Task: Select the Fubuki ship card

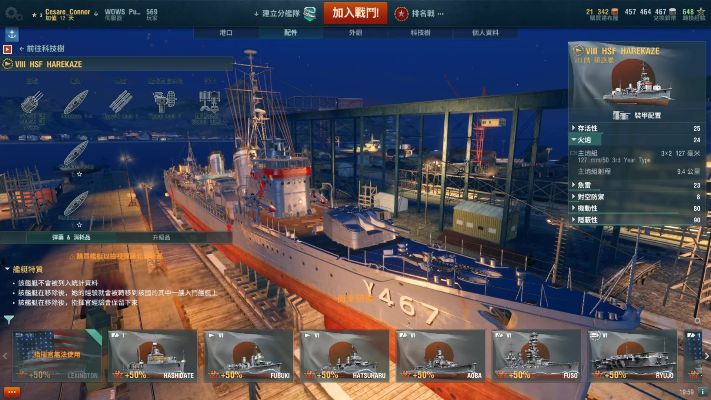Action: click(x=249, y=355)
